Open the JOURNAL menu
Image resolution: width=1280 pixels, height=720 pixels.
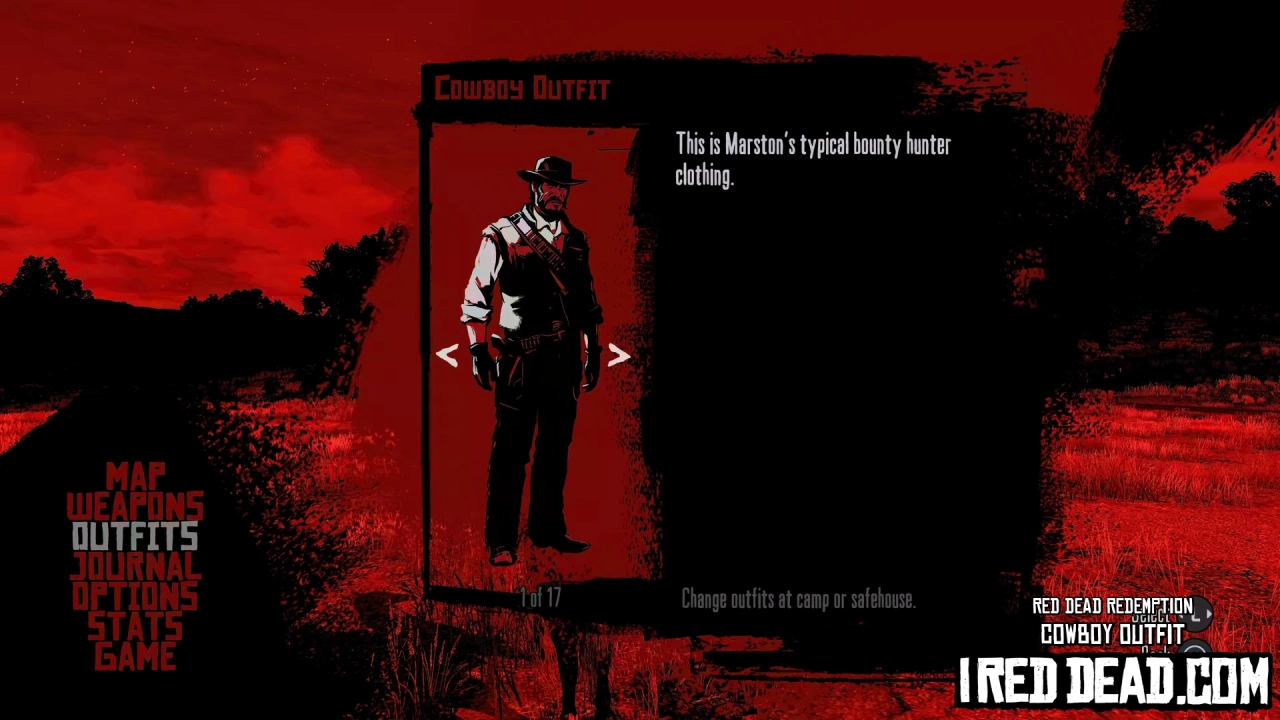(x=136, y=566)
